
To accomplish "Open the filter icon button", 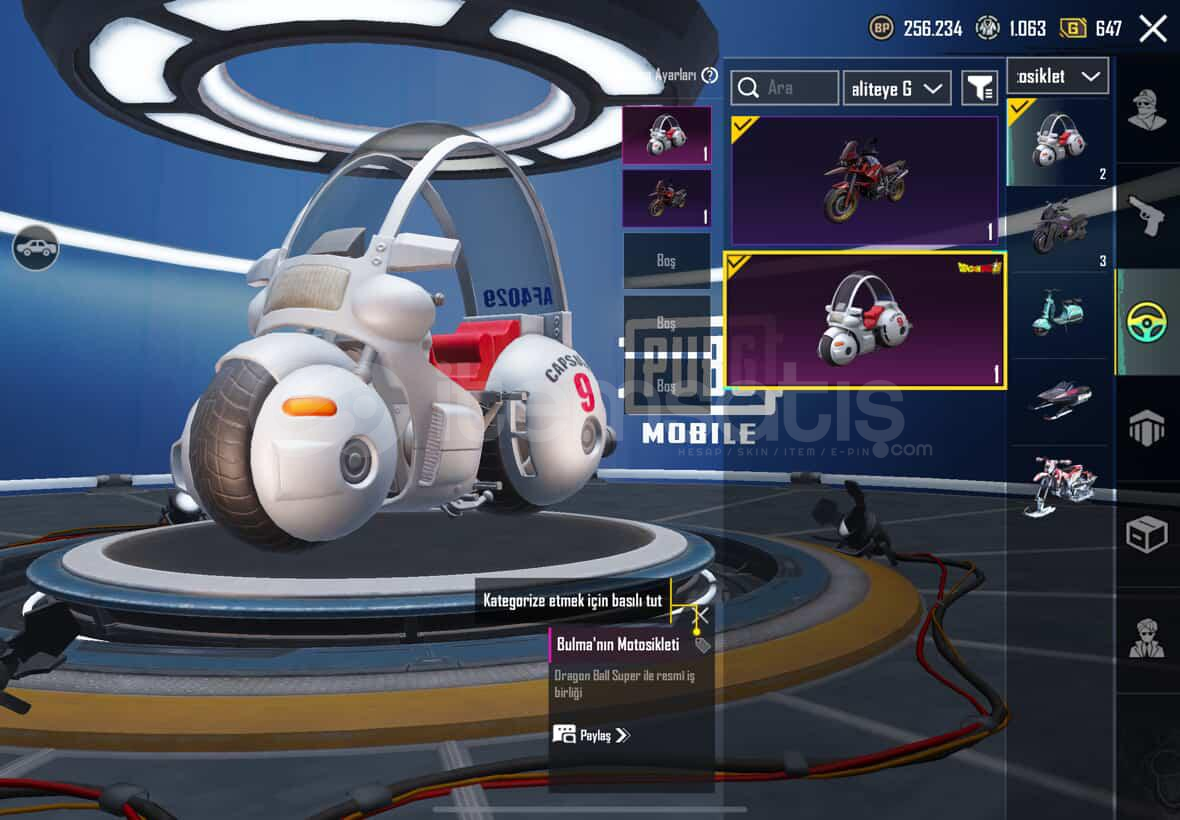I will click(x=979, y=88).
